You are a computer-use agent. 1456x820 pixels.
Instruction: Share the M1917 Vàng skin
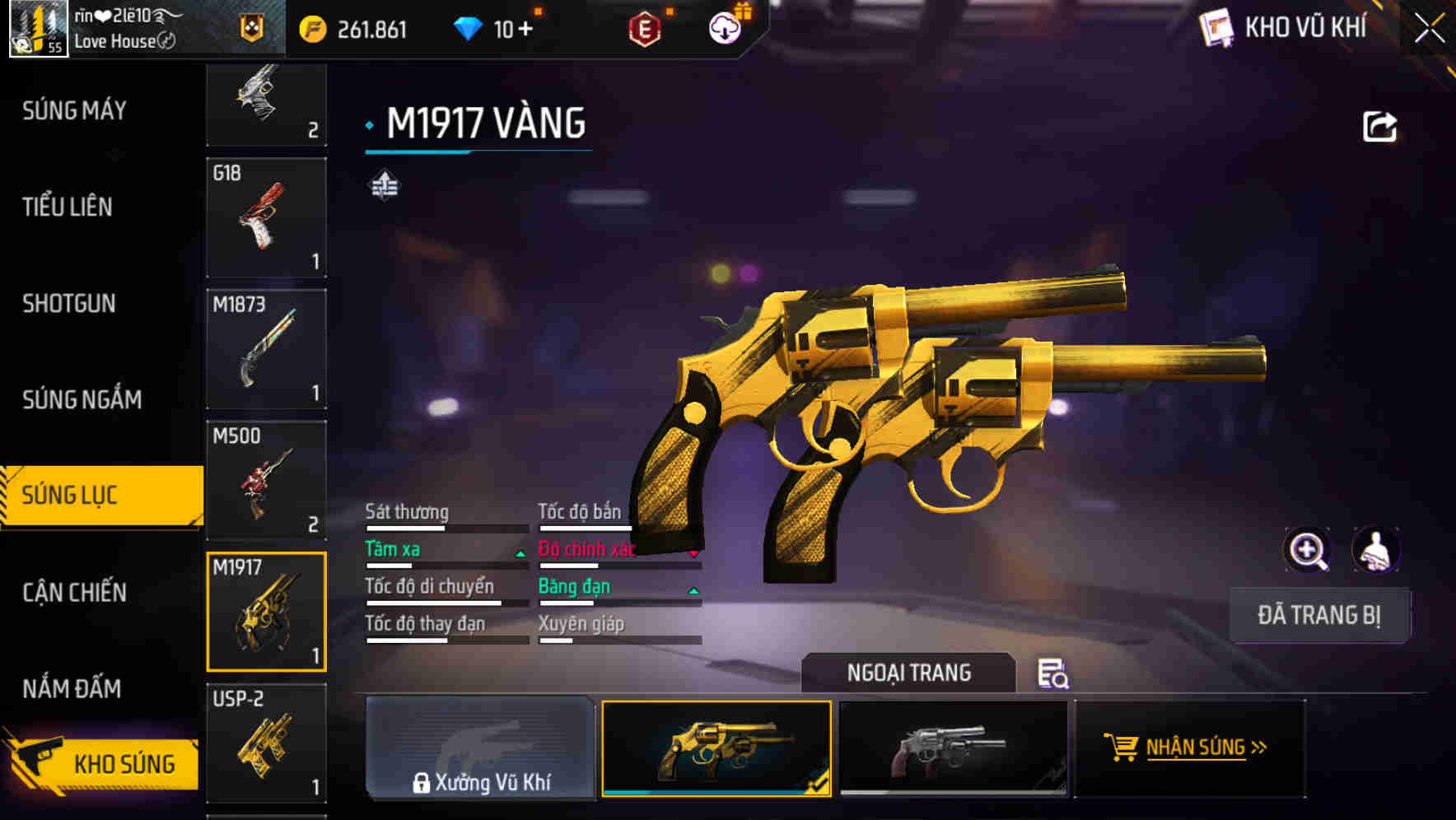tap(1379, 127)
